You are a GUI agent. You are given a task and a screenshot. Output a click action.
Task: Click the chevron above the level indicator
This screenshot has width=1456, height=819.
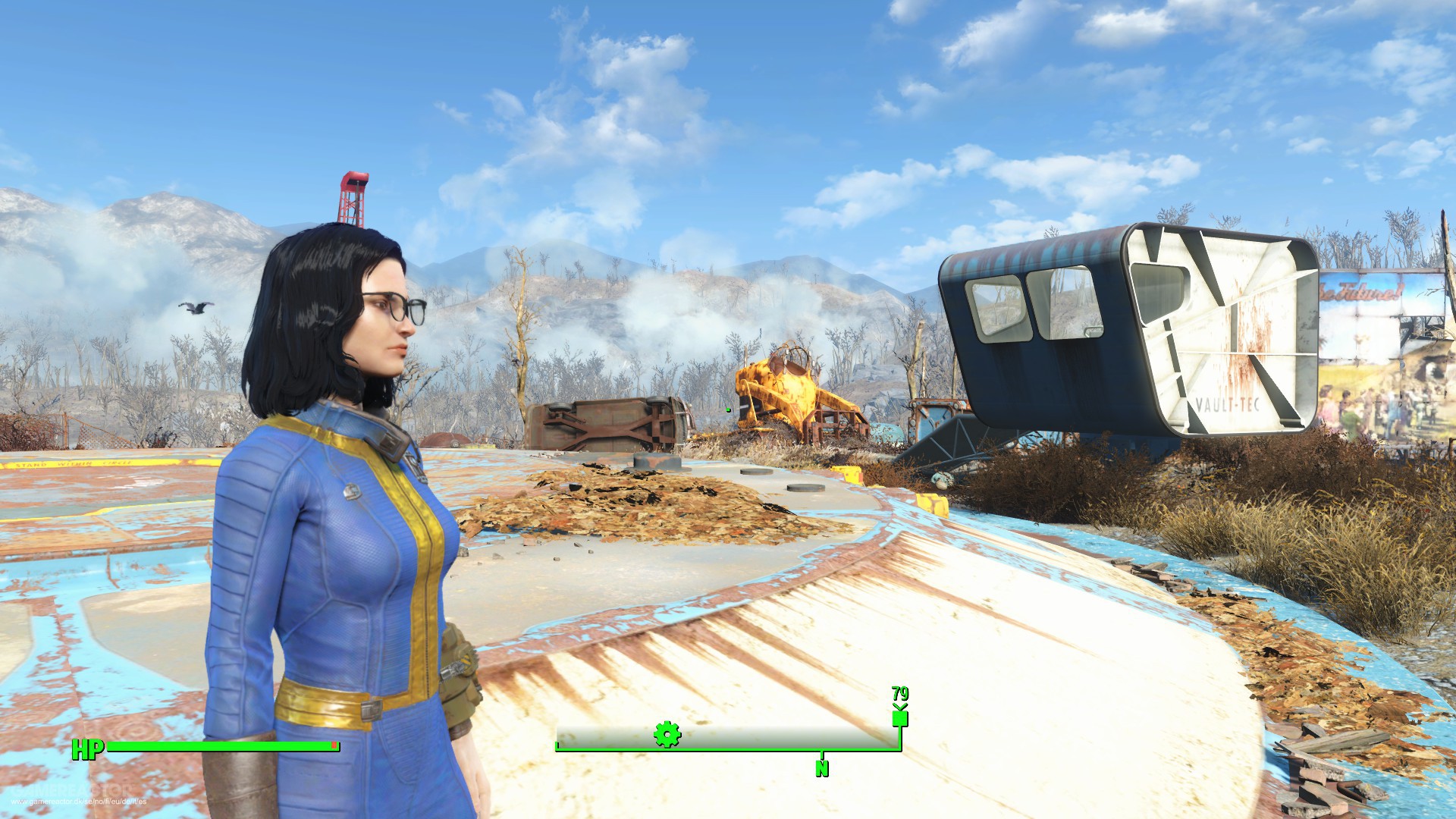tap(899, 705)
